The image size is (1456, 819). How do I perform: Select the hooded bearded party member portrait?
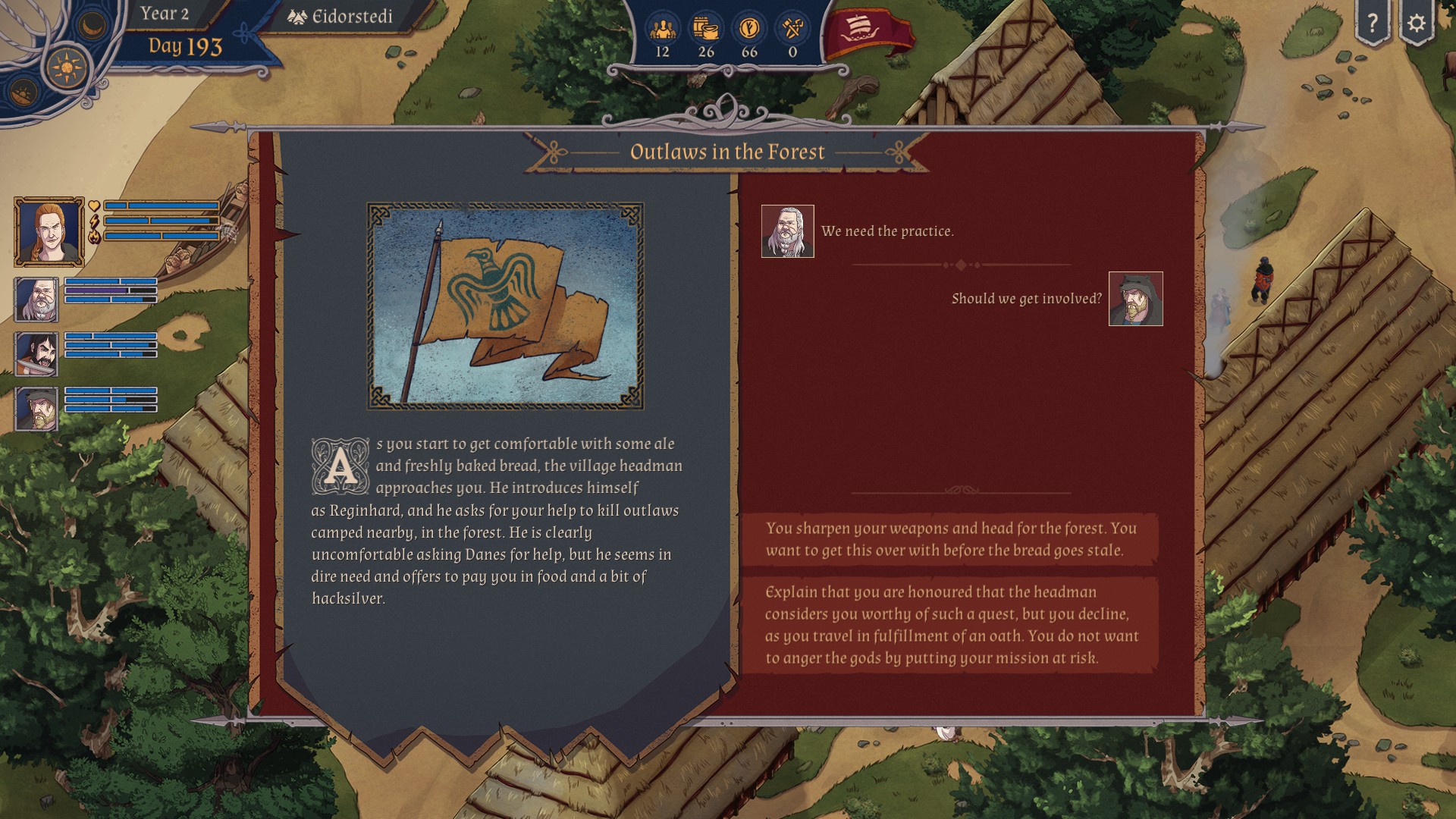click(x=36, y=408)
